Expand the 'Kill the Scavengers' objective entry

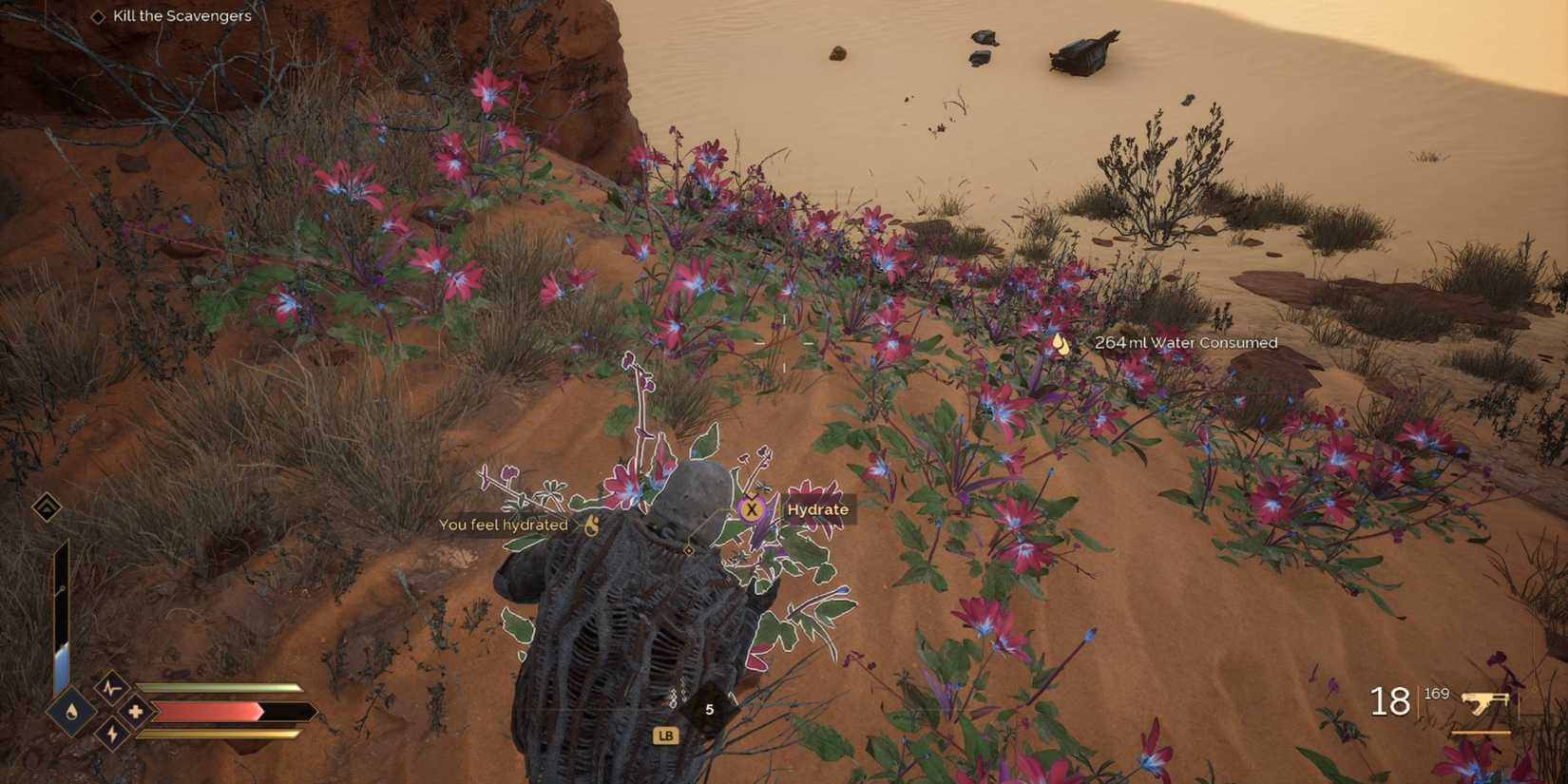tap(181, 16)
